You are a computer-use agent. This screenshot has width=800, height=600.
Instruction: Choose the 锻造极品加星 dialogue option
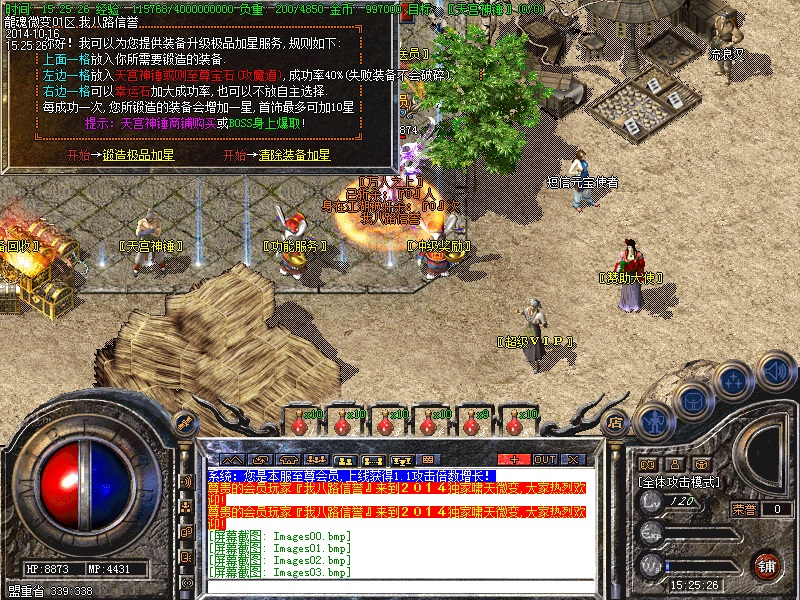(138, 156)
